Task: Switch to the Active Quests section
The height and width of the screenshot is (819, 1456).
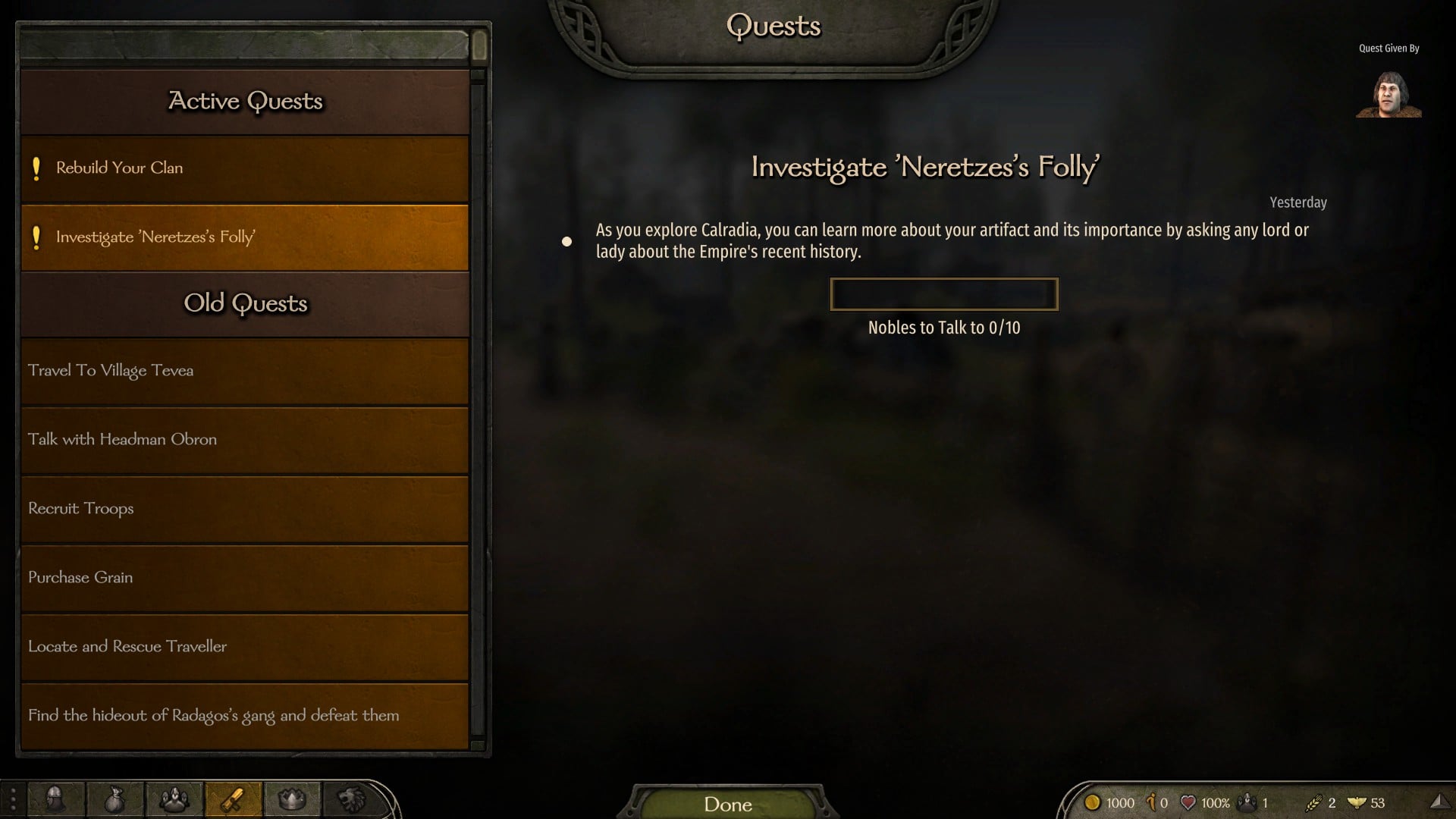Action: pyautogui.click(x=244, y=101)
